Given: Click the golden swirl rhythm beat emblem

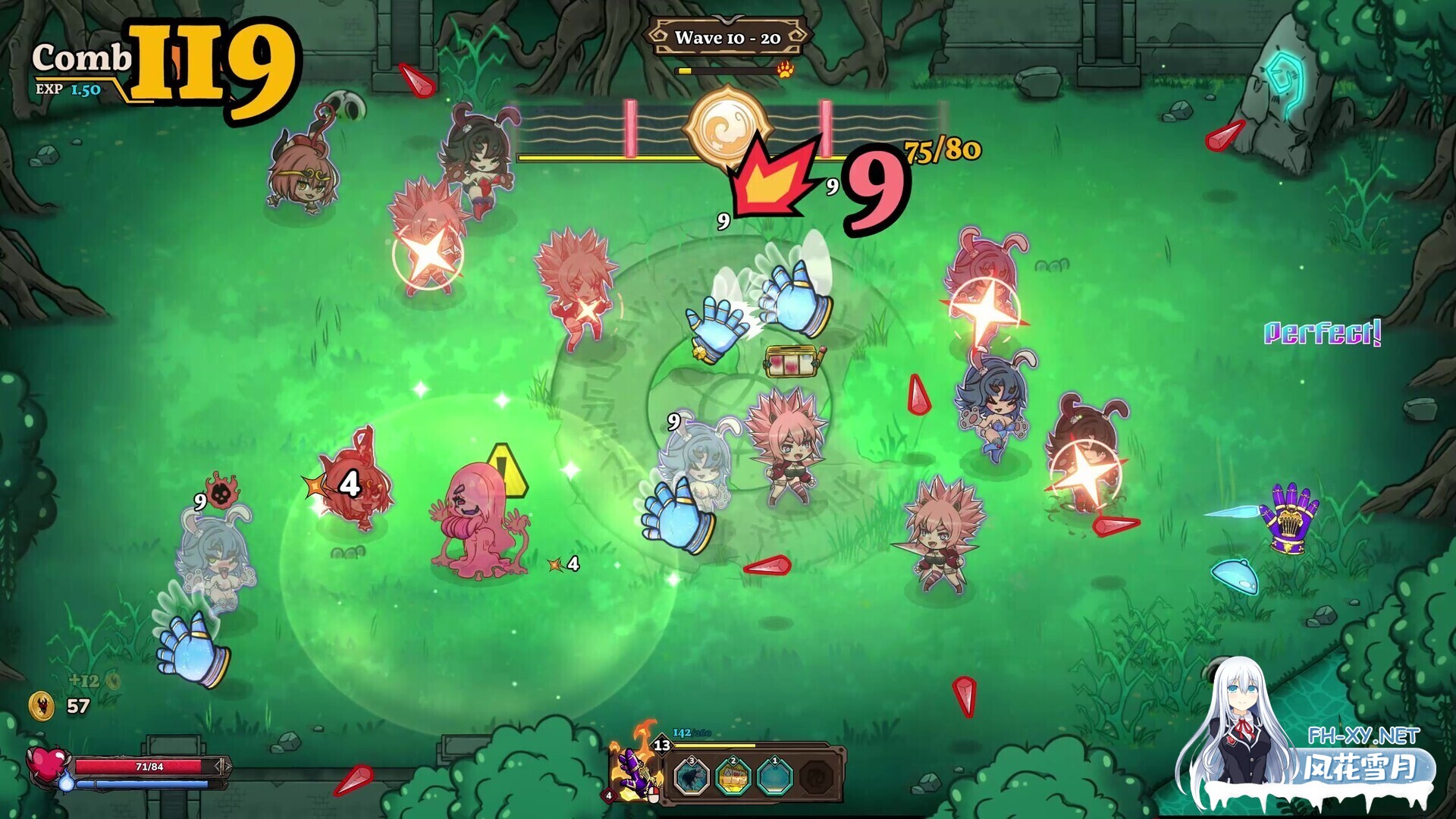Looking at the screenshot, I should [x=726, y=127].
